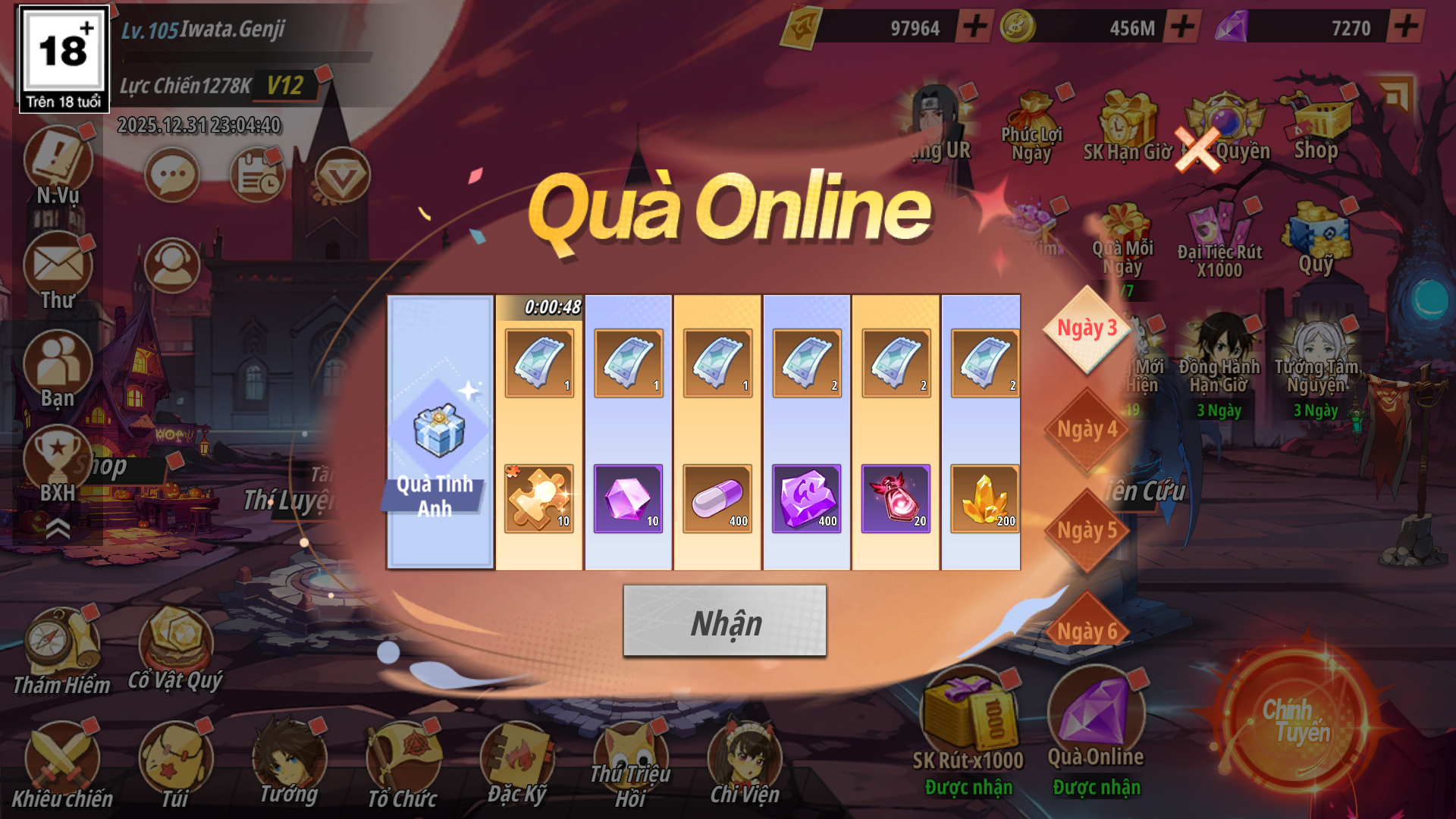Open the SK Rút x1000 event

coord(968,720)
